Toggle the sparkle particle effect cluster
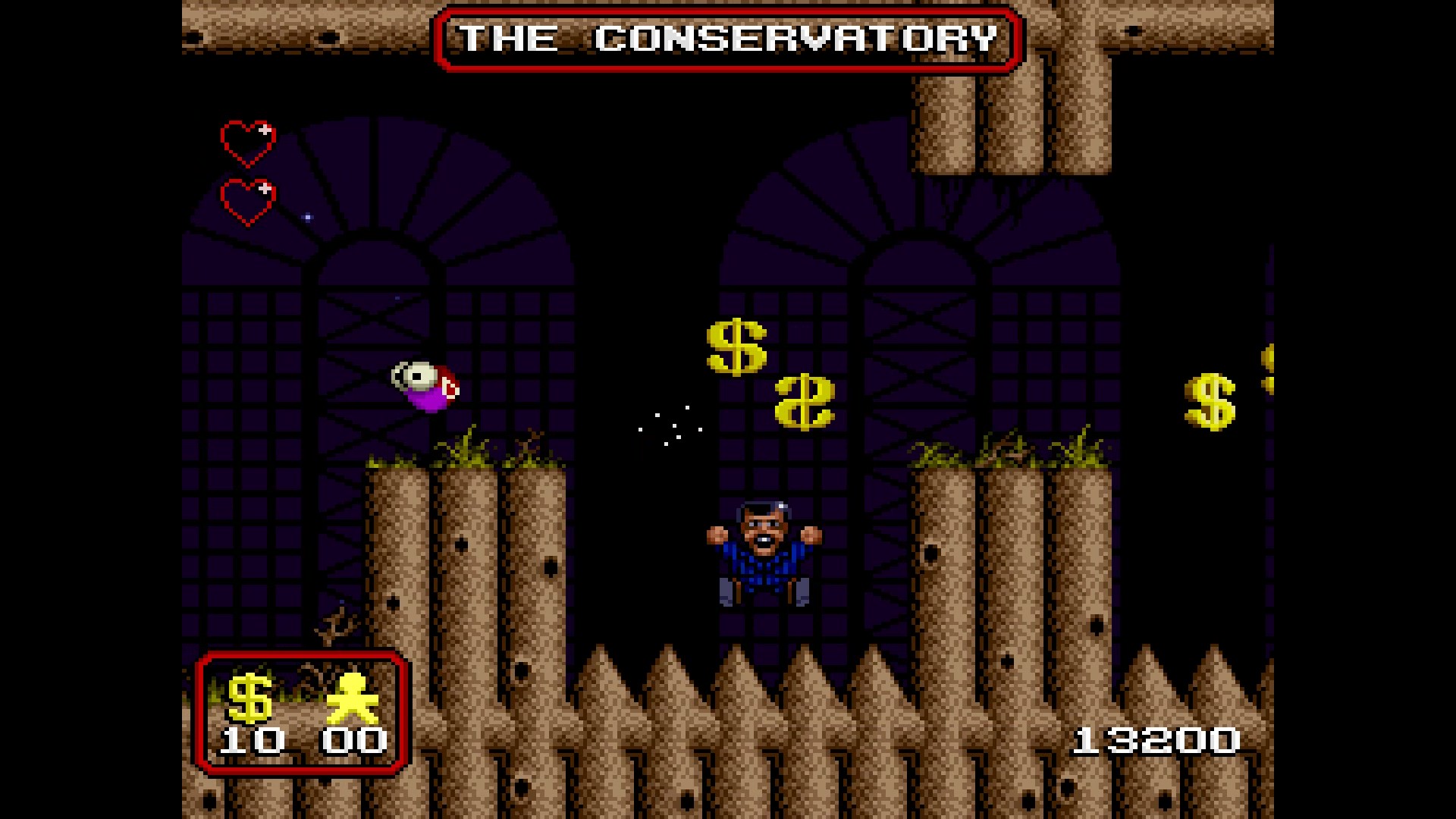 pyautogui.click(x=671, y=423)
